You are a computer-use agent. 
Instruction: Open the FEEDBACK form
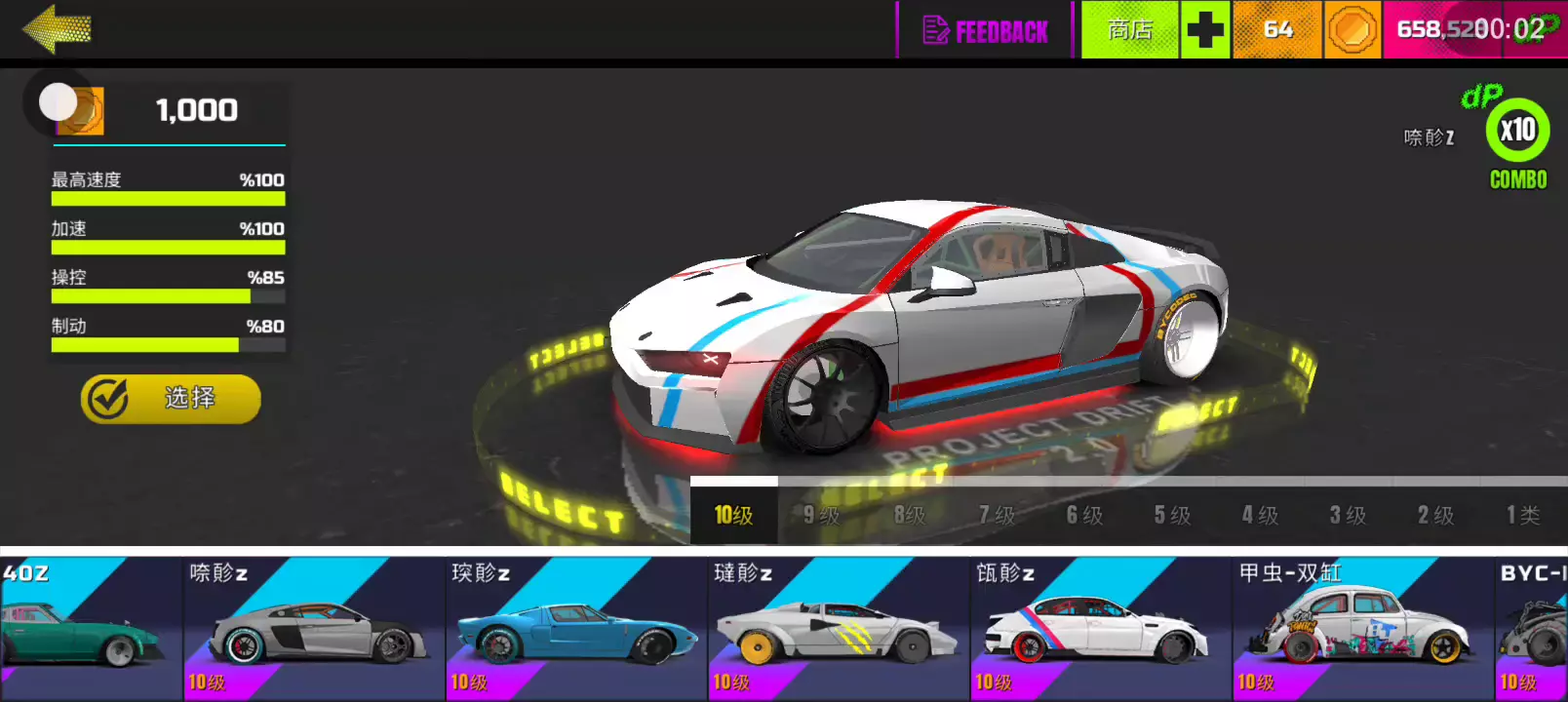click(x=985, y=31)
